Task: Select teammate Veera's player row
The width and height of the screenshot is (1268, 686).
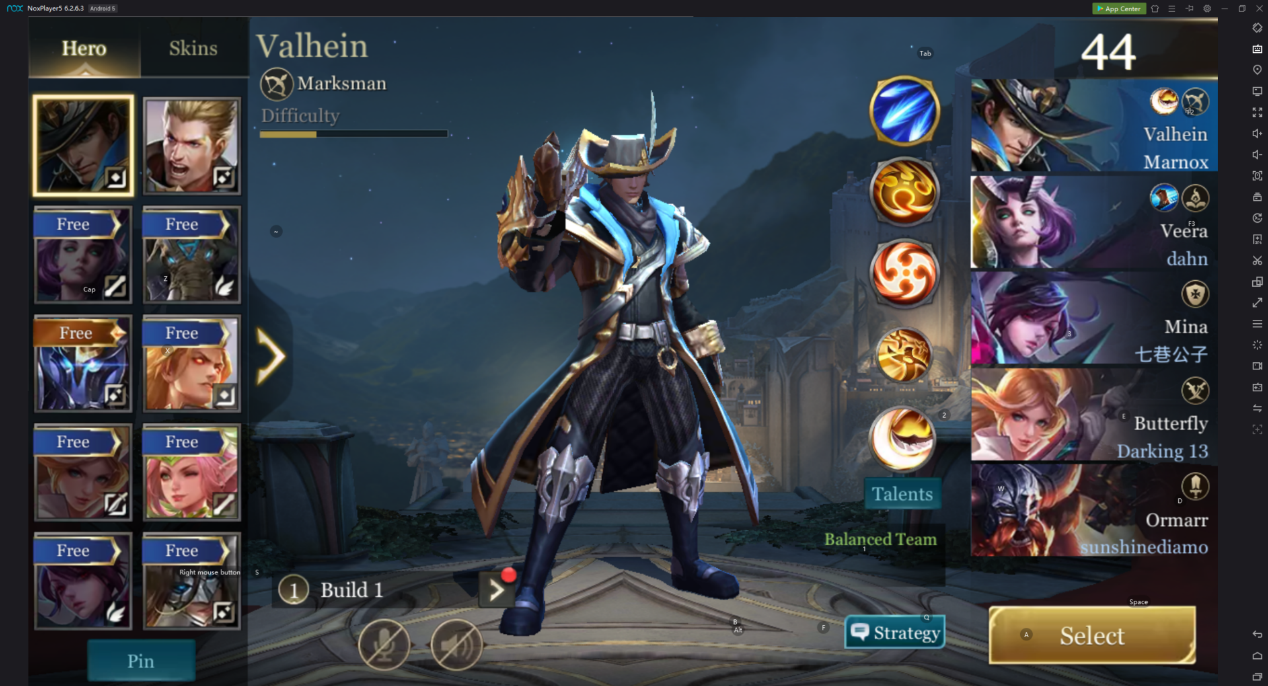Action: (1092, 223)
